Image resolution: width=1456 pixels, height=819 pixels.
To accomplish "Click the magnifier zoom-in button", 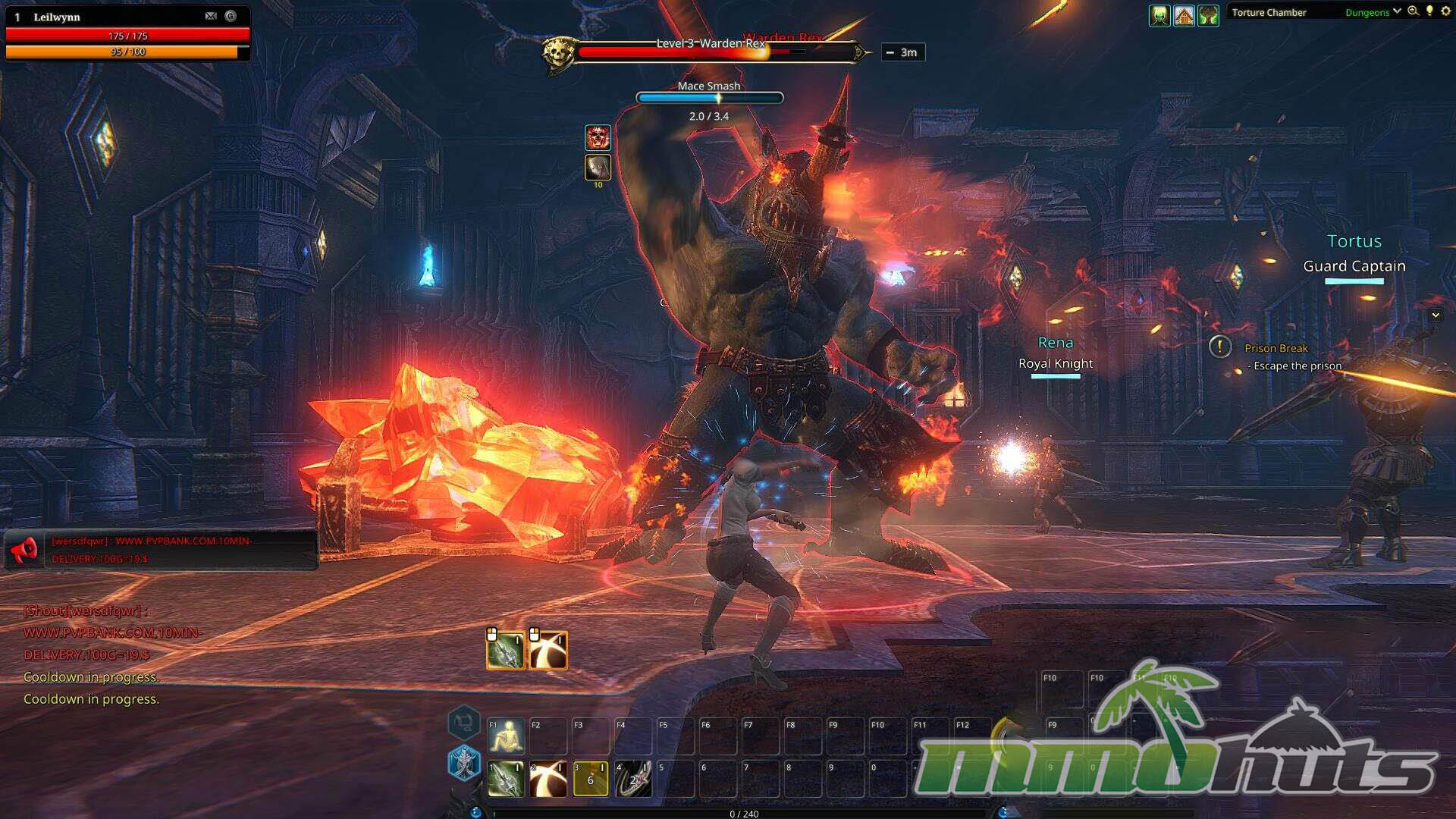I will point(1413,11).
